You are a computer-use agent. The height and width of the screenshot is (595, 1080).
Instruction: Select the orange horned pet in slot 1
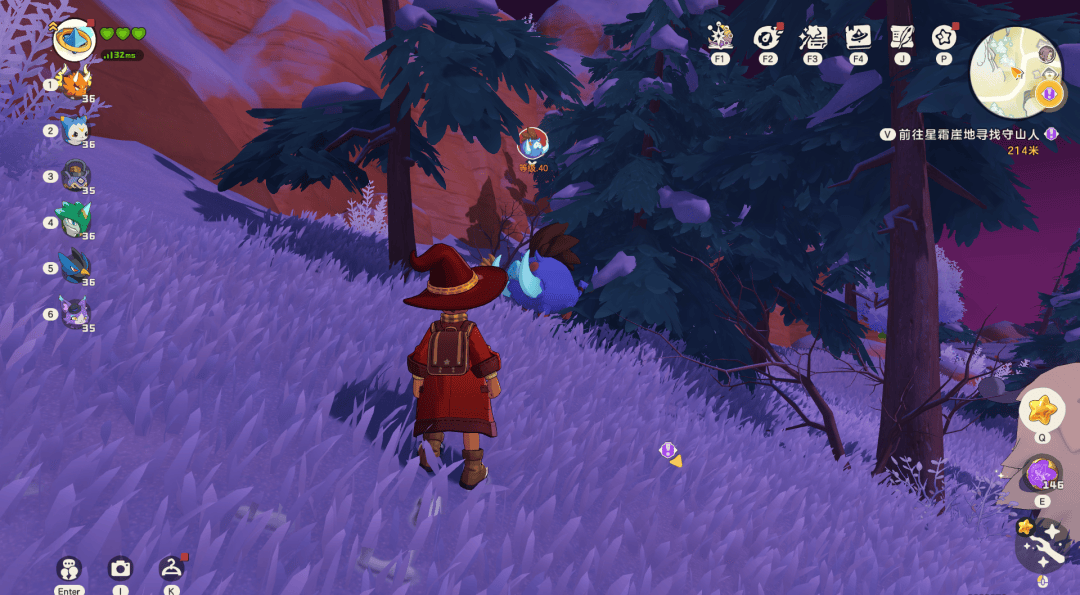[76, 83]
